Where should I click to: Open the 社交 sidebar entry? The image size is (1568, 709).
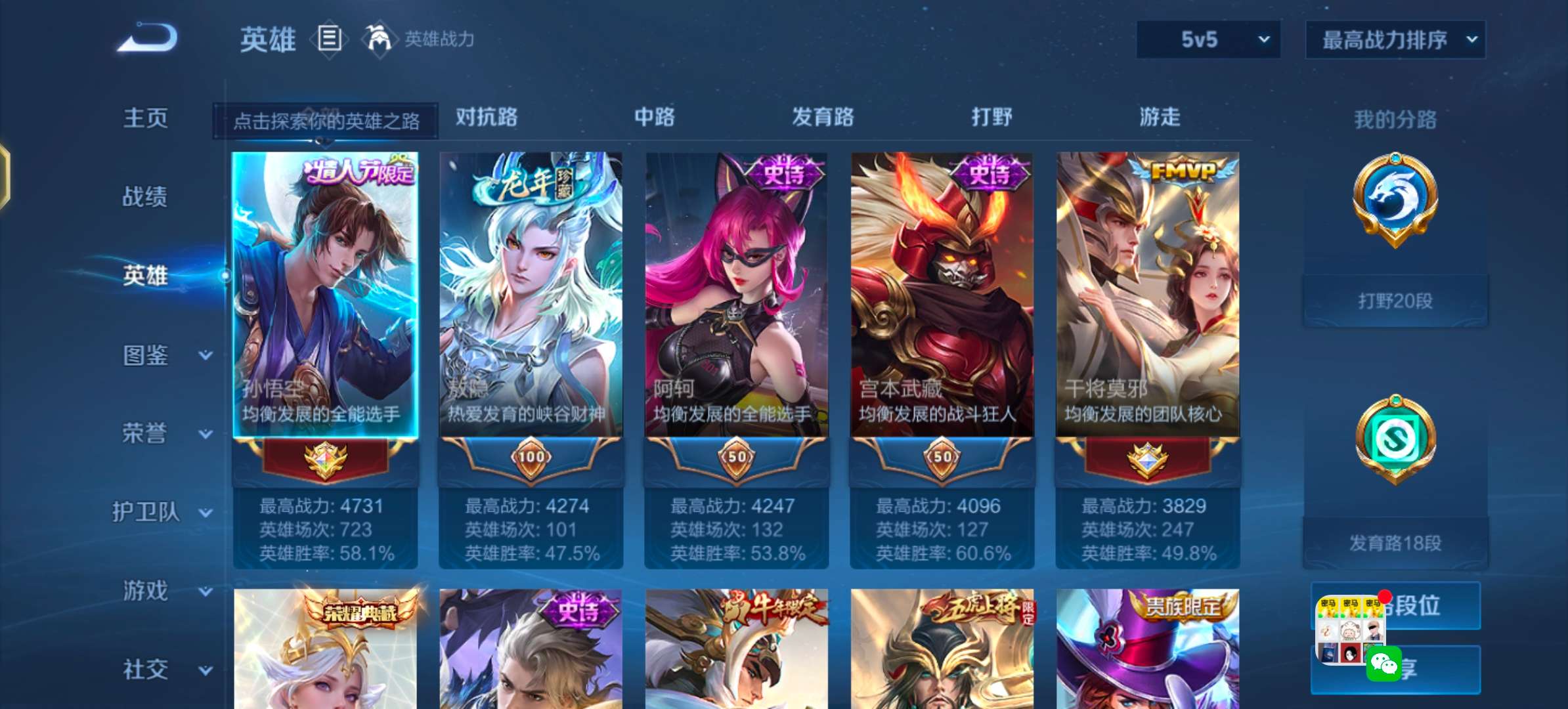click(146, 669)
